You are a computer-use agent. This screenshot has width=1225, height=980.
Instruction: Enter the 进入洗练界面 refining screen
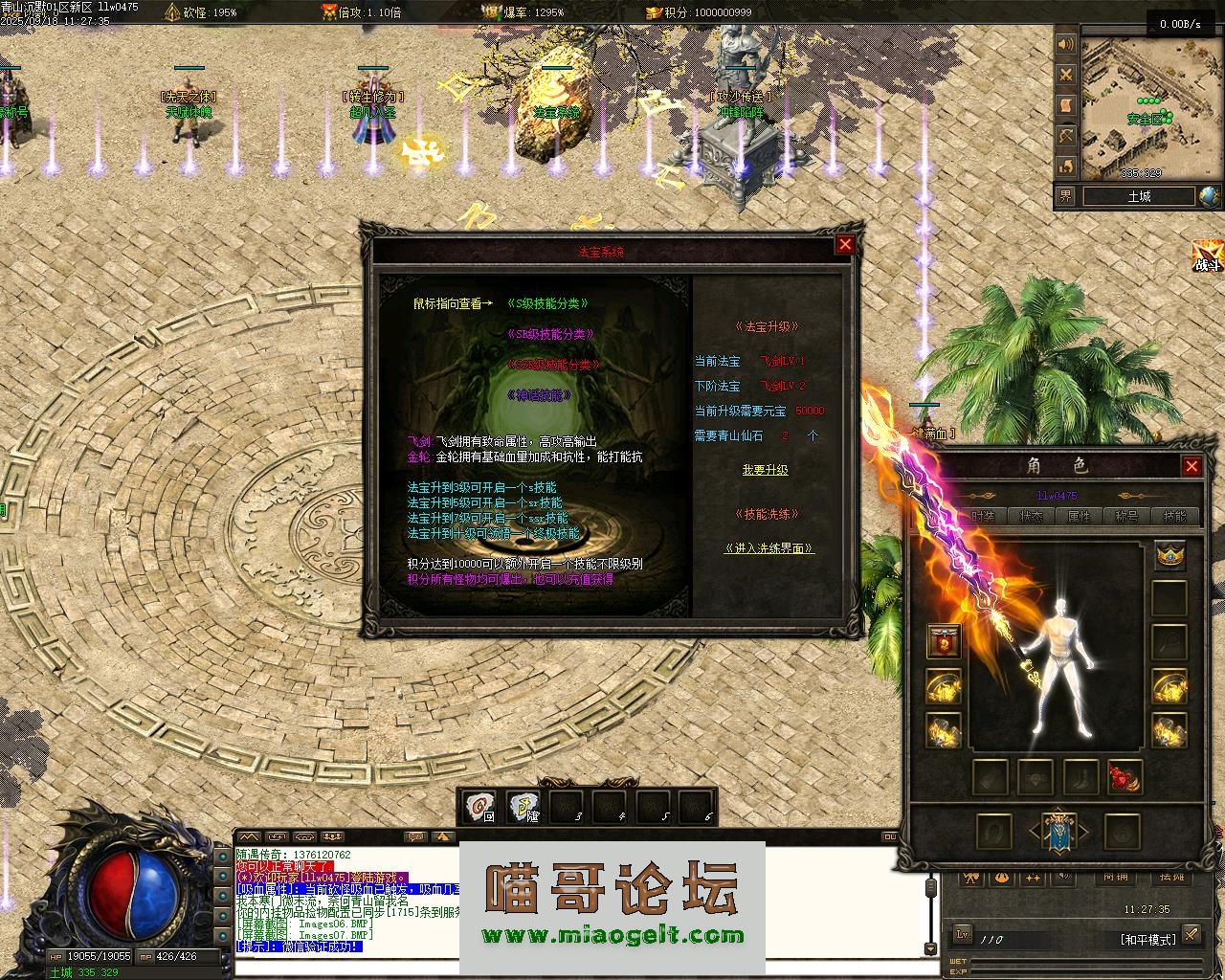769,548
